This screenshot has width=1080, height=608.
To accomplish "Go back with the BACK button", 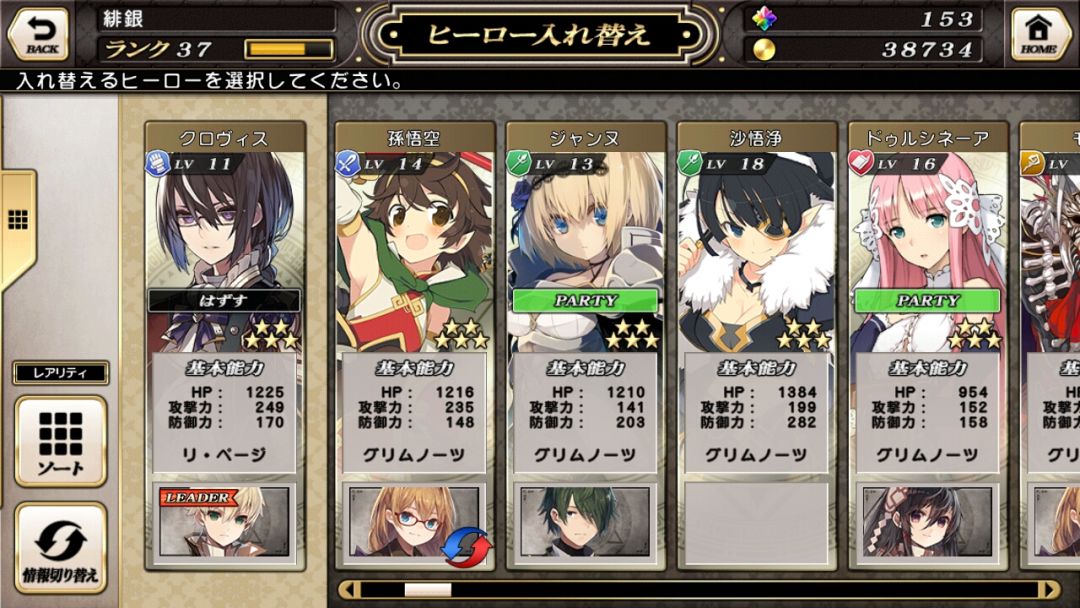I will [x=39, y=33].
